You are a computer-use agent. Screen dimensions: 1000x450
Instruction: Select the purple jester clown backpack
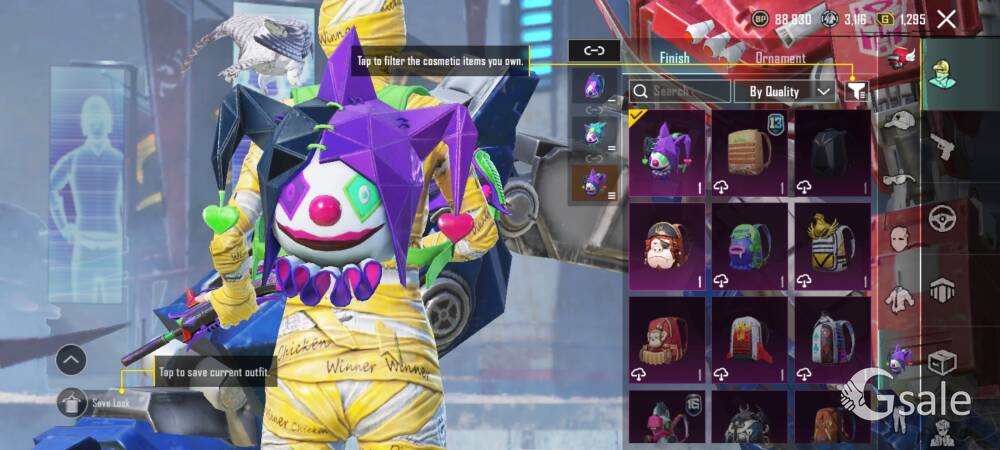click(666, 152)
